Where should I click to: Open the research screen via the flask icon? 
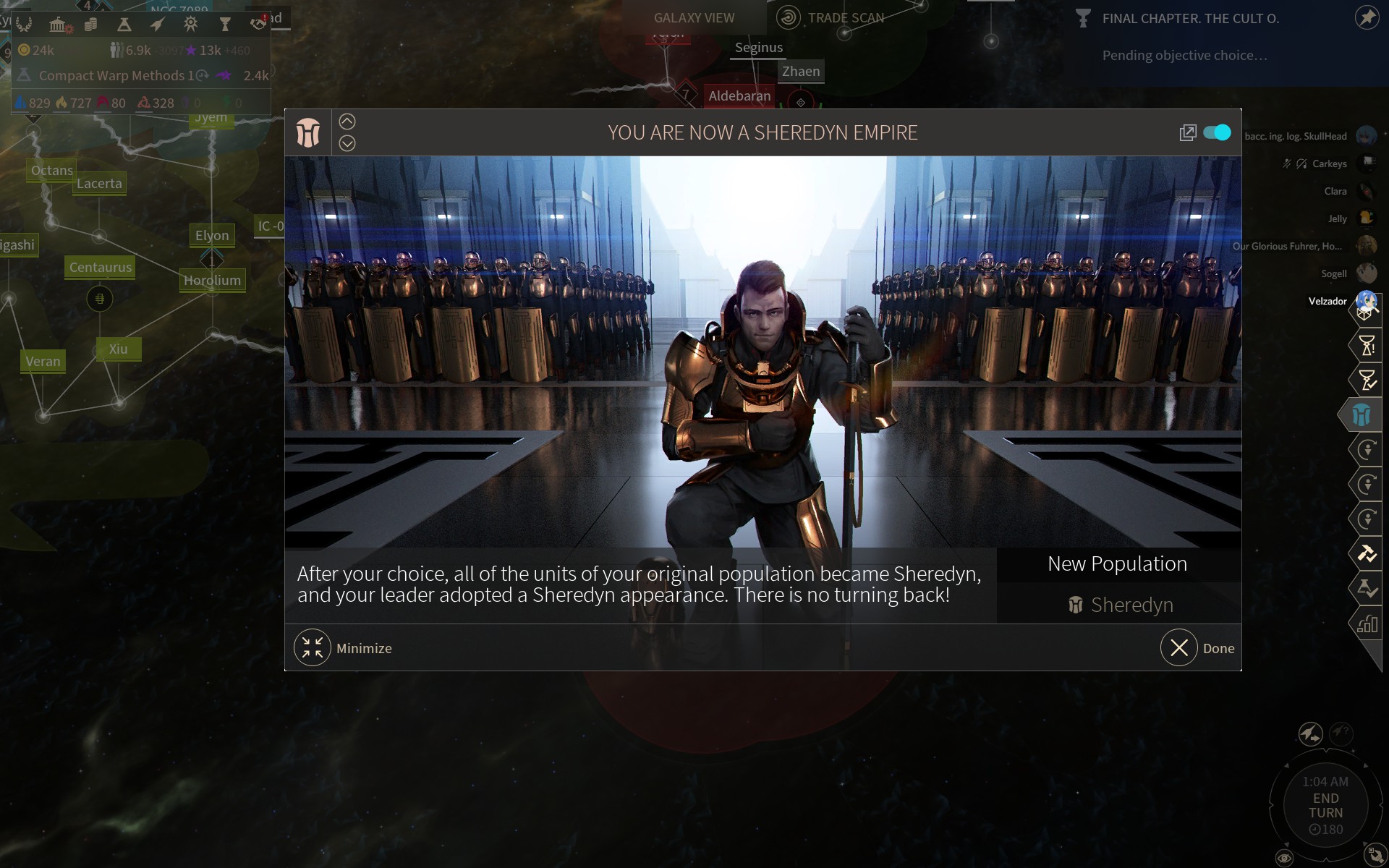tap(123, 24)
